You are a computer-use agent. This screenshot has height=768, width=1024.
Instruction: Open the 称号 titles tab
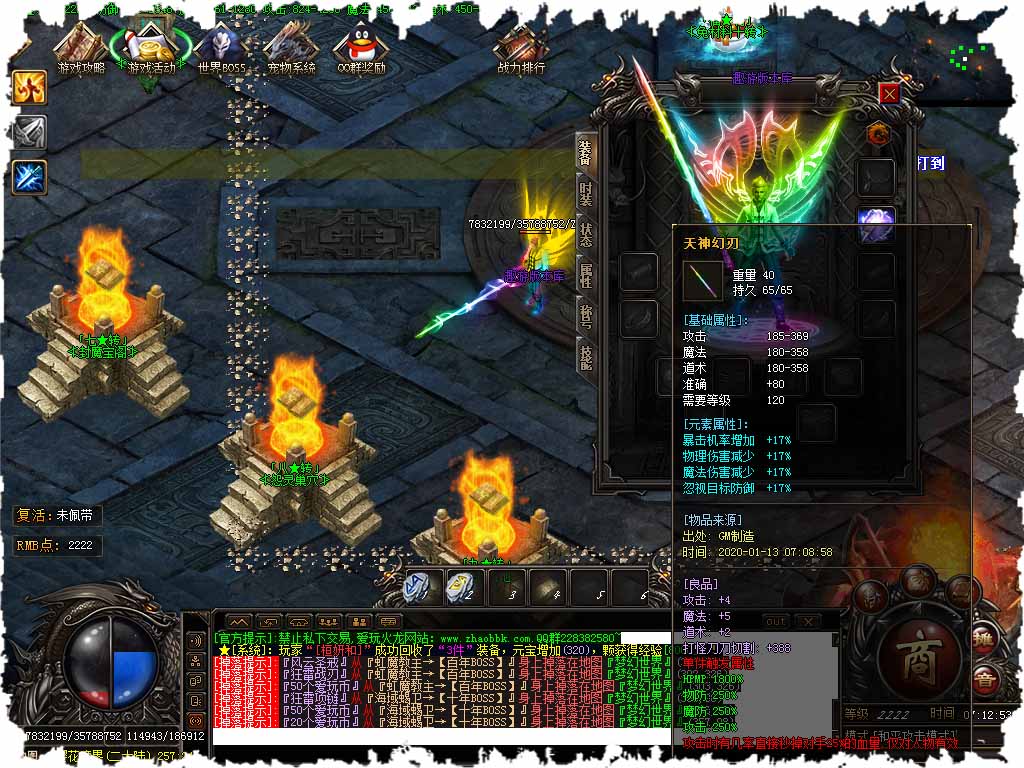587,316
